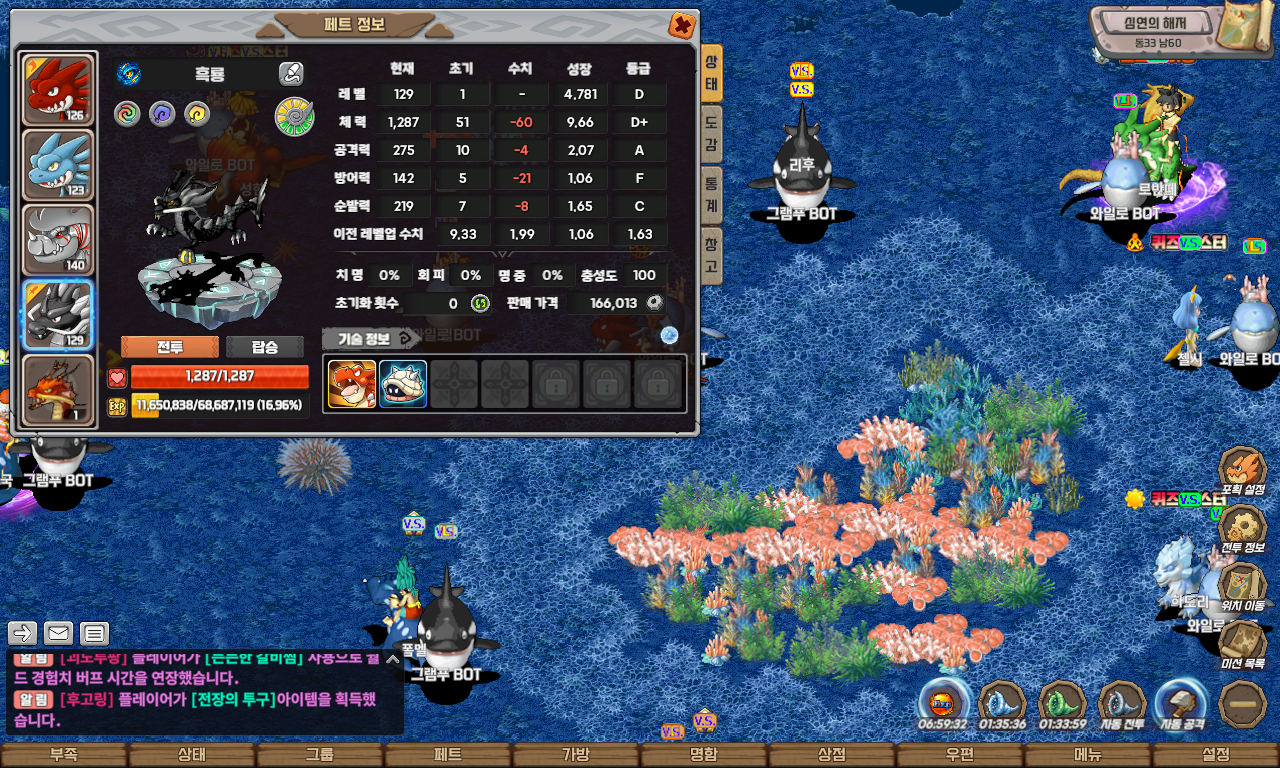
Task: Show the 창고 storage tab
Action: pyautogui.click(x=711, y=256)
